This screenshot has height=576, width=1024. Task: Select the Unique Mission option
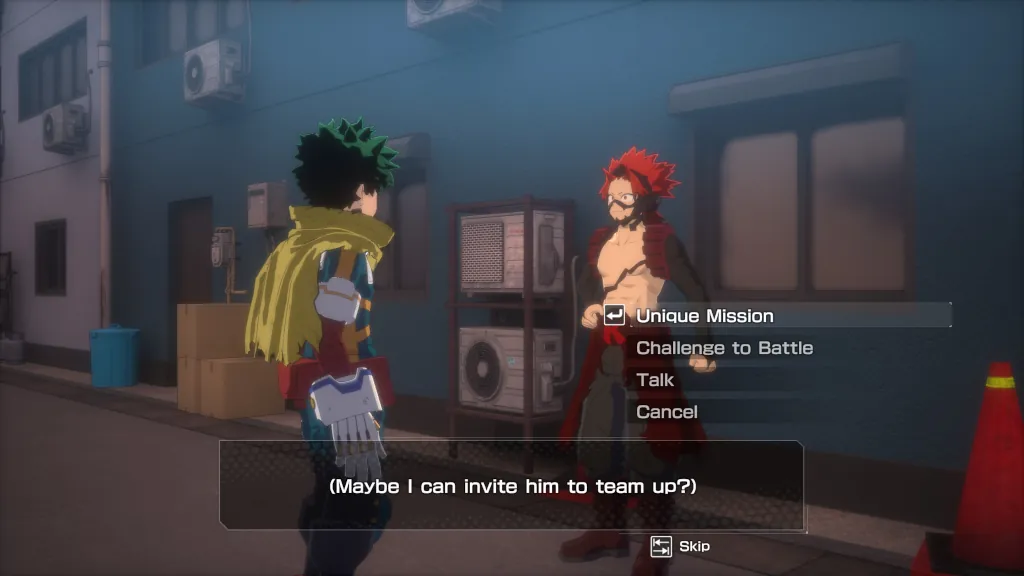(x=705, y=316)
